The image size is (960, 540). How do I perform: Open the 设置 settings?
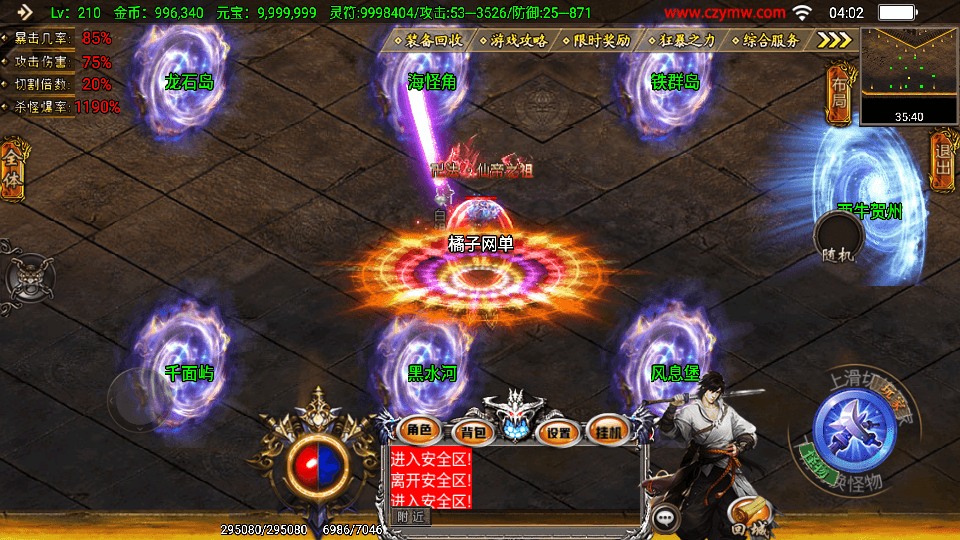click(559, 432)
